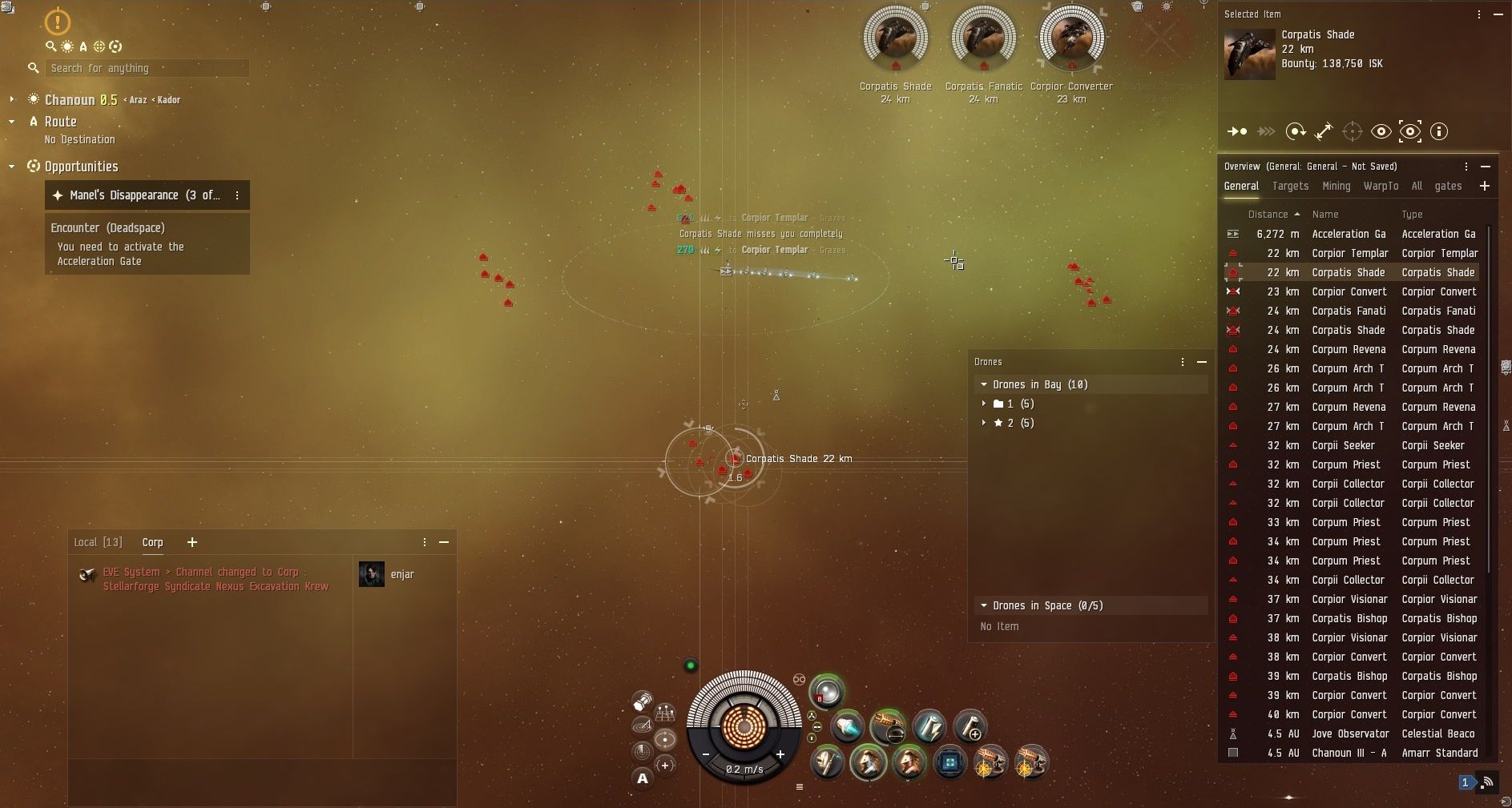Show info for the selected item
The height and width of the screenshot is (808, 1512).
(x=1439, y=131)
